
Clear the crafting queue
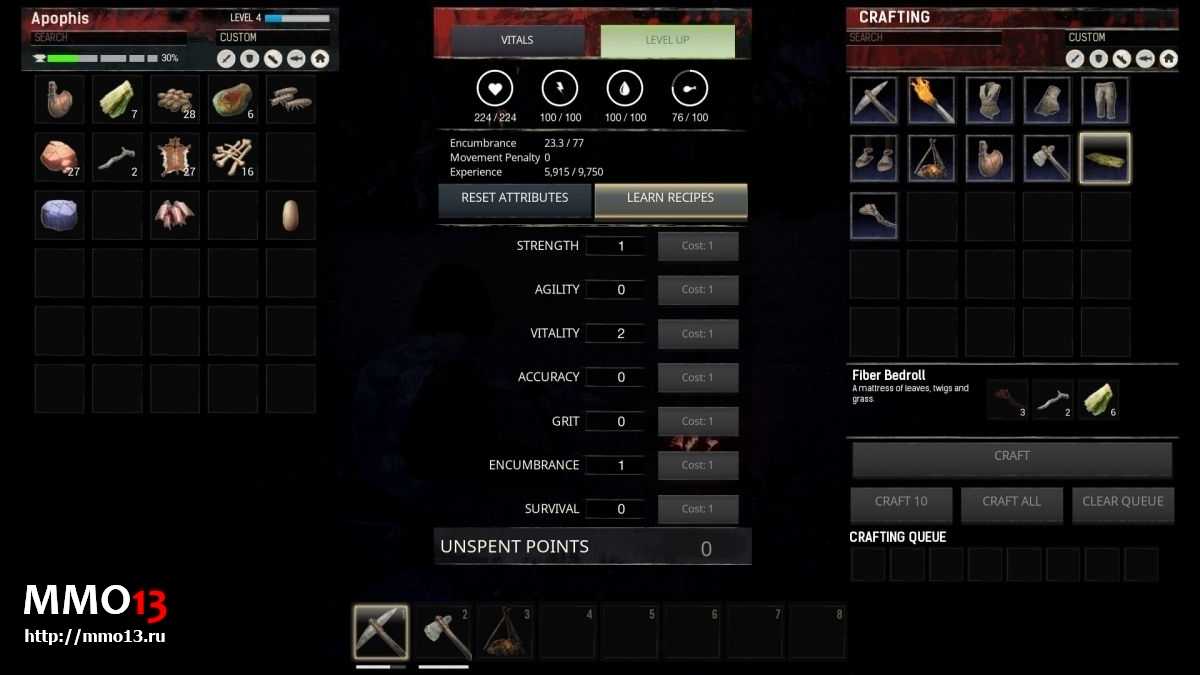(x=1122, y=502)
